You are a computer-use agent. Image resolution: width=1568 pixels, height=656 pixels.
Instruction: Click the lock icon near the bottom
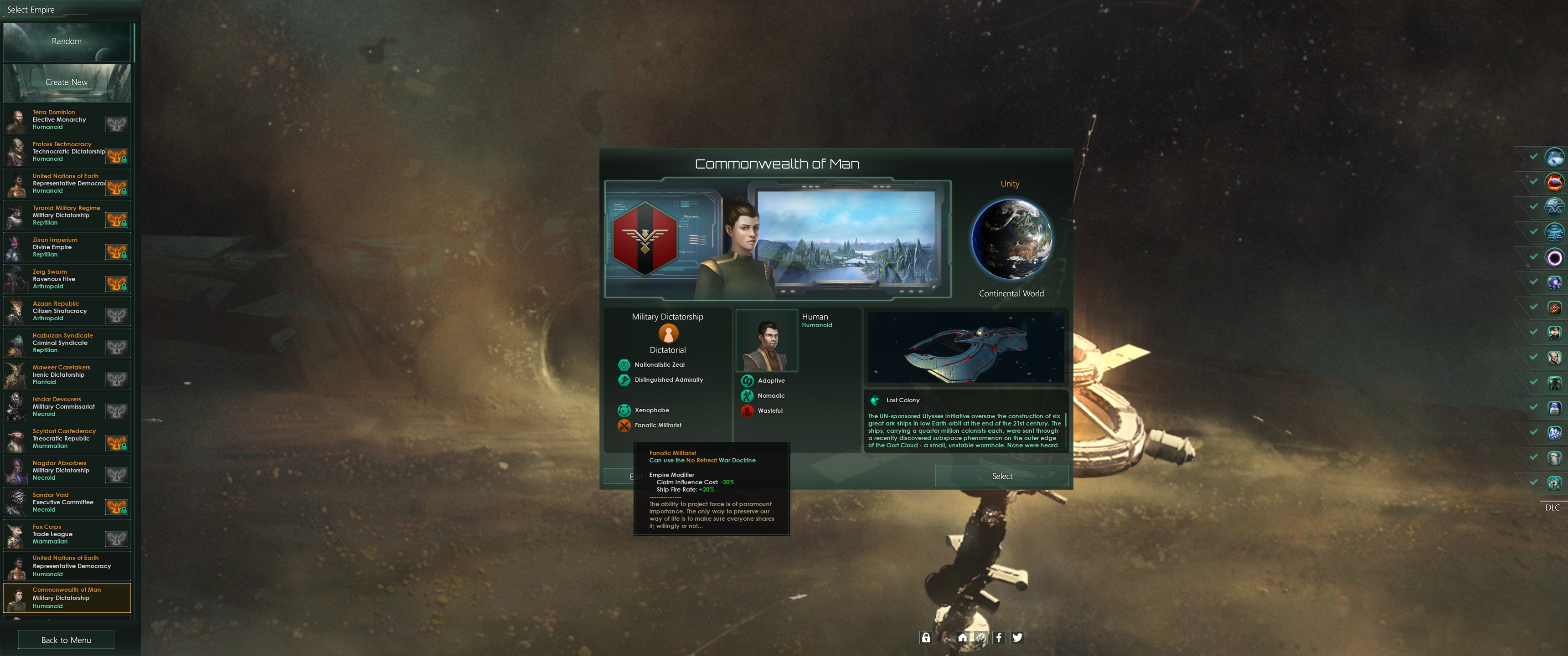click(926, 638)
